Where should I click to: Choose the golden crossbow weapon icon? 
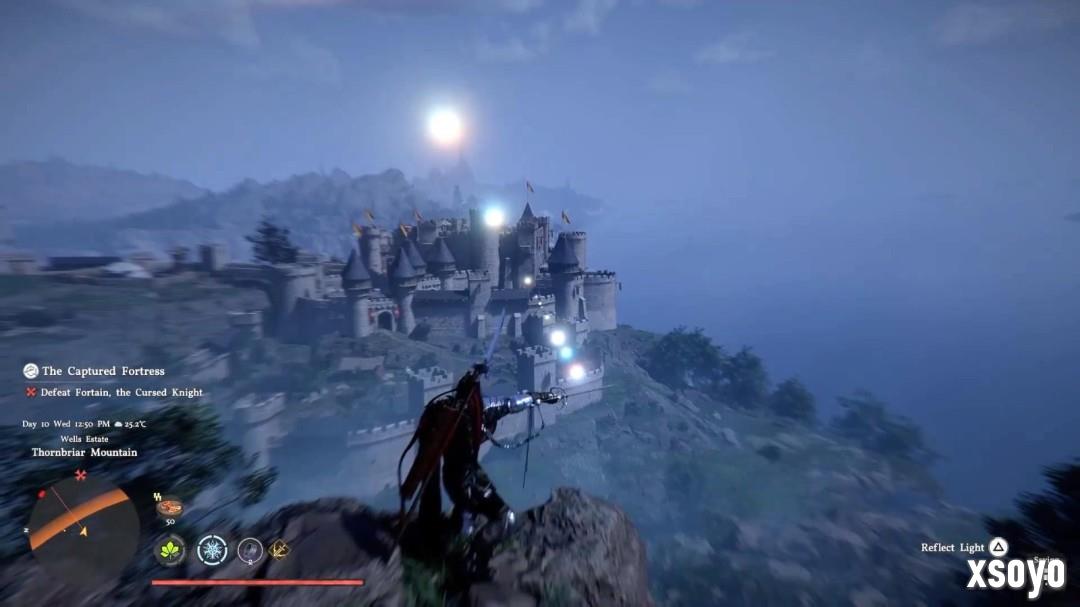pos(279,548)
